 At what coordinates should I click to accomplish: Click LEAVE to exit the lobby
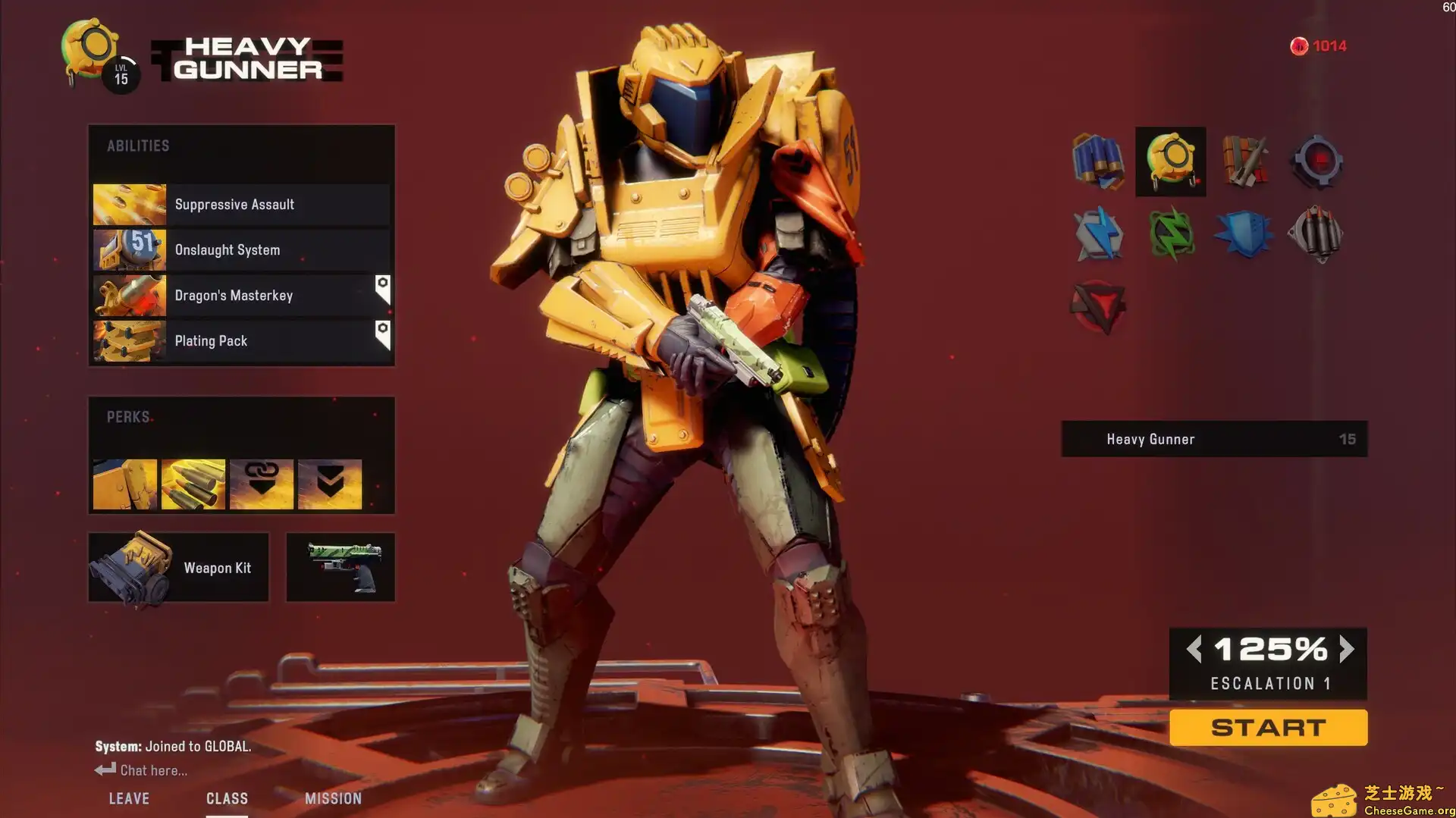click(129, 798)
